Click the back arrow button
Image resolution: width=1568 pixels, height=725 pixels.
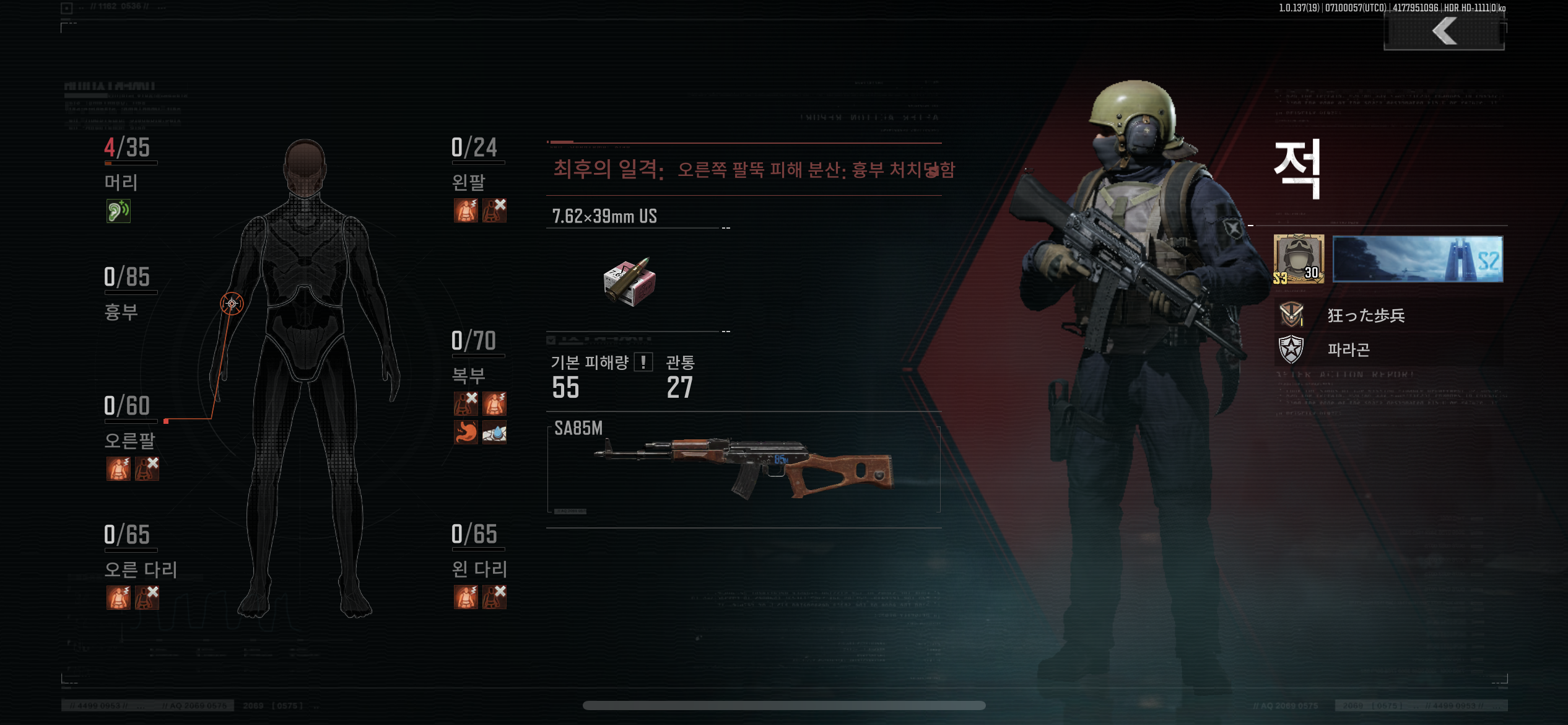click(x=1444, y=31)
